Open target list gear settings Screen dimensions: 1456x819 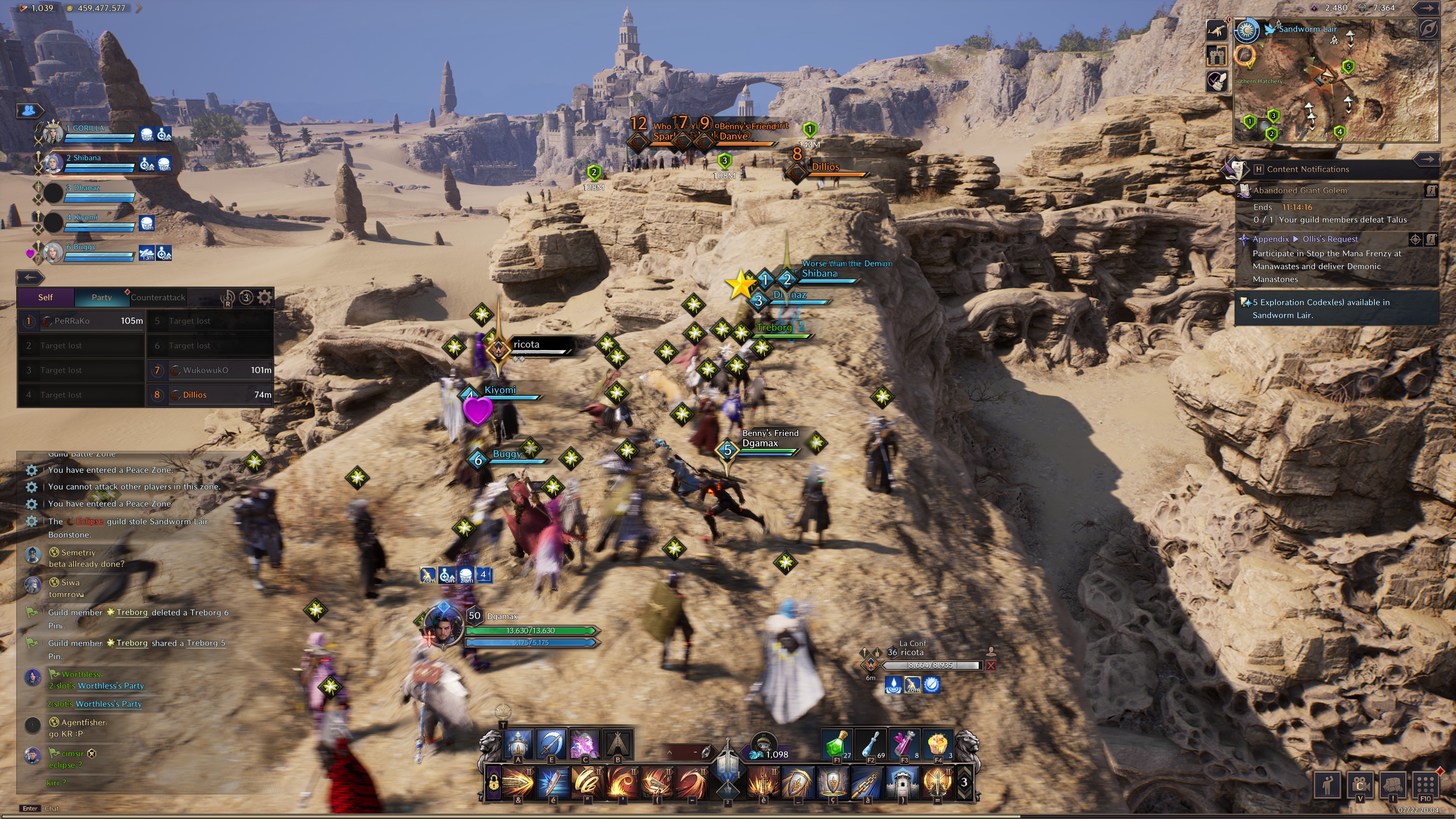(x=265, y=297)
